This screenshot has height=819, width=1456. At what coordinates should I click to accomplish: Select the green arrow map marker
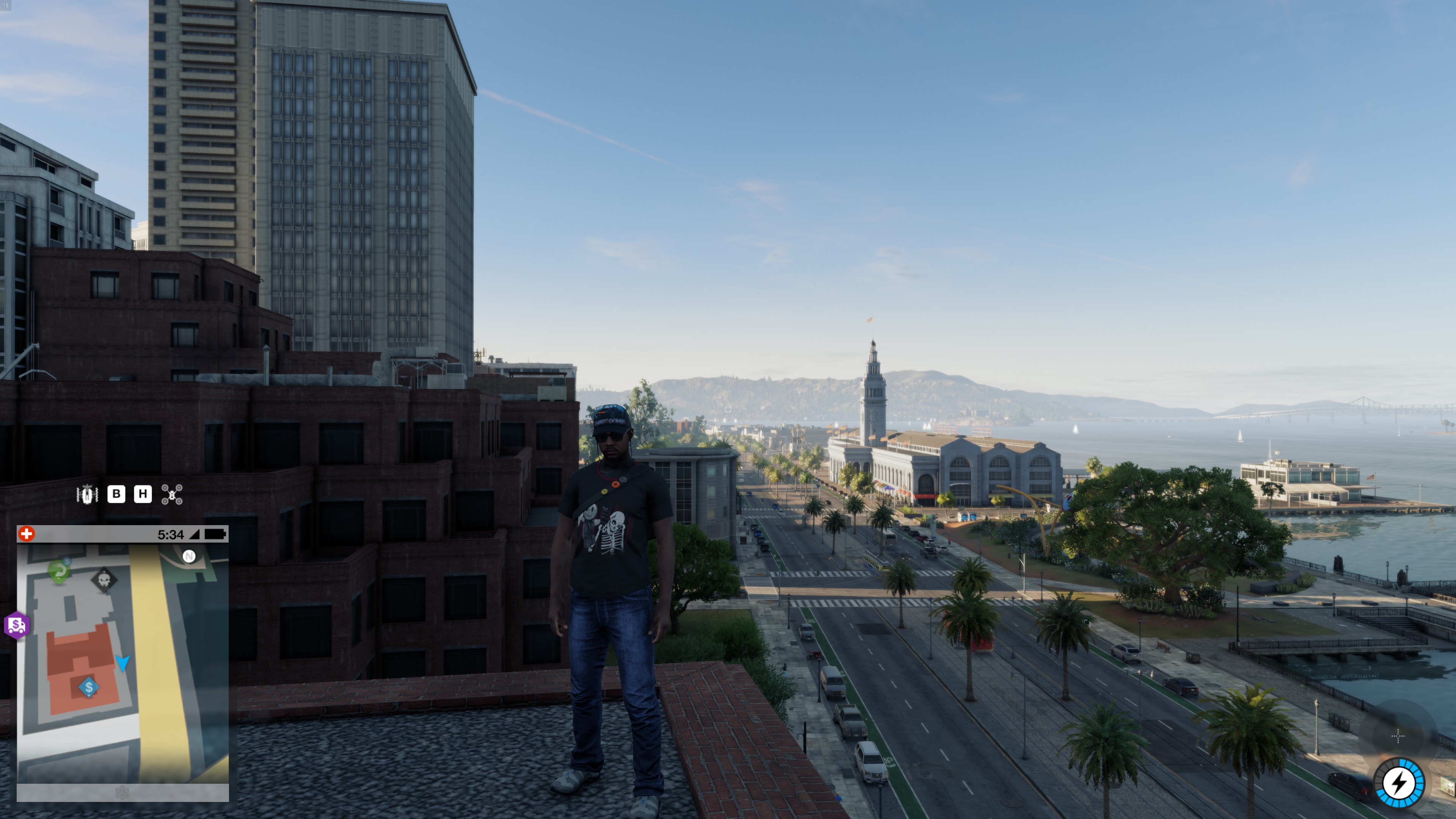click(59, 571)
